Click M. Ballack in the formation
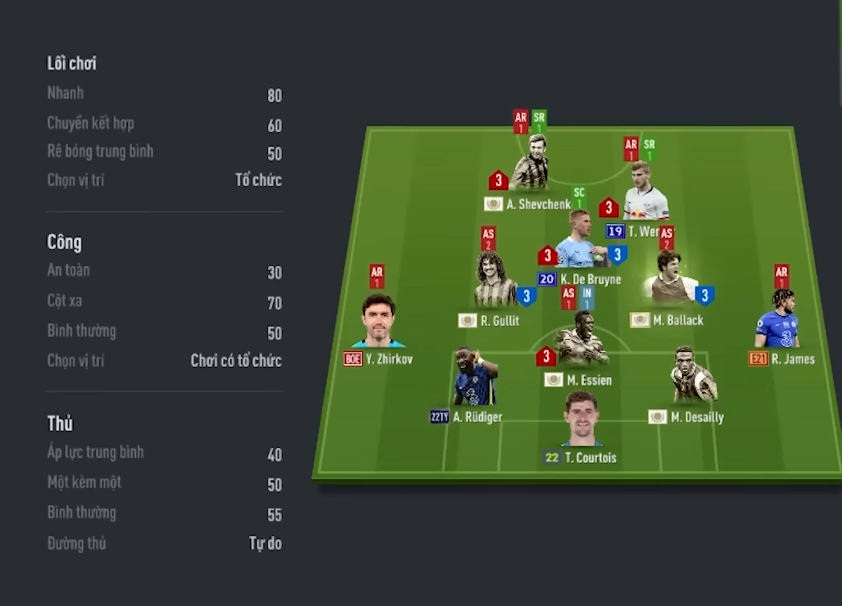Screen dimensions: 842x606 pos(670,281)
